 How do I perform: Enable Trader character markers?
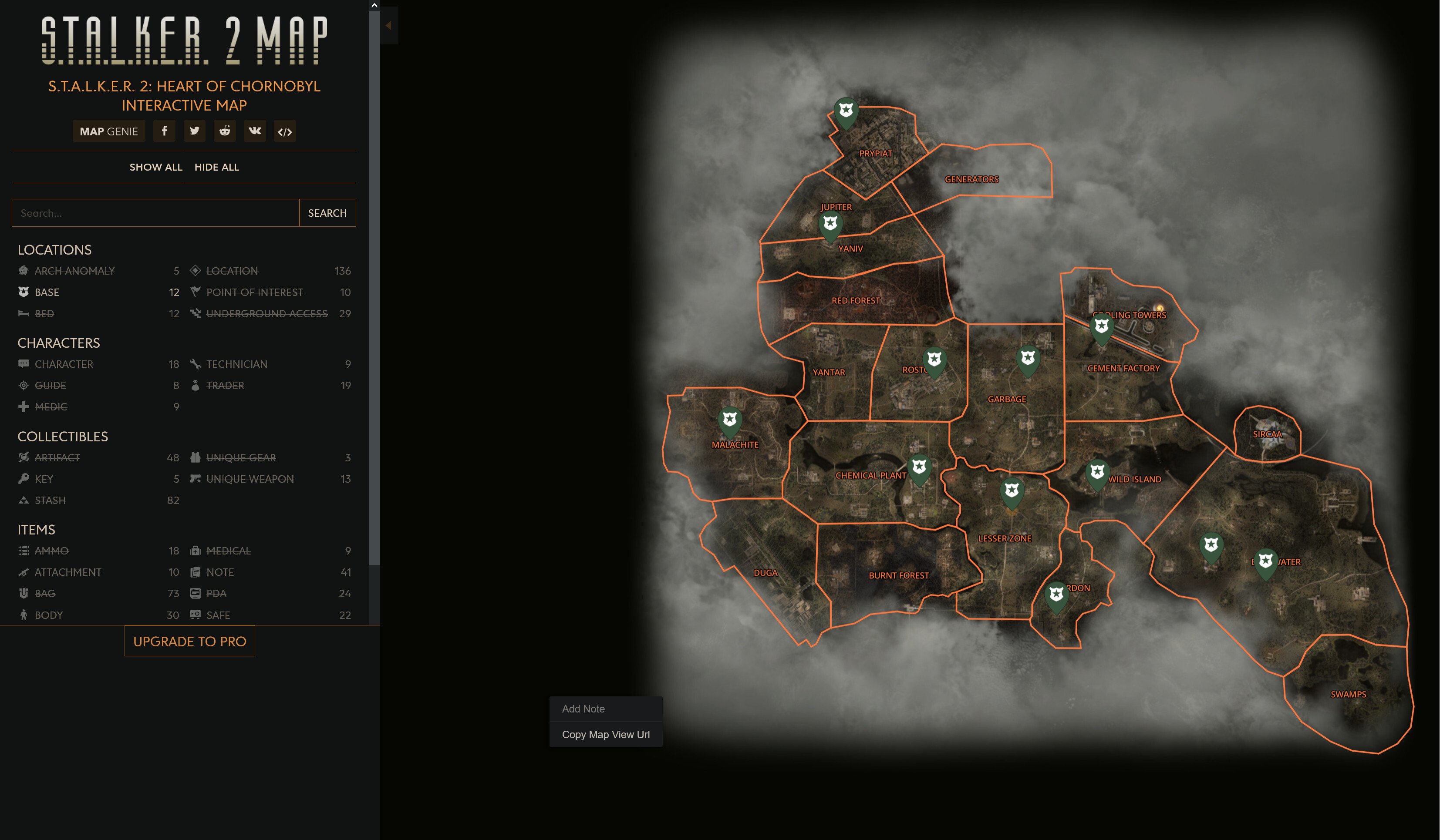click(226, 386)
